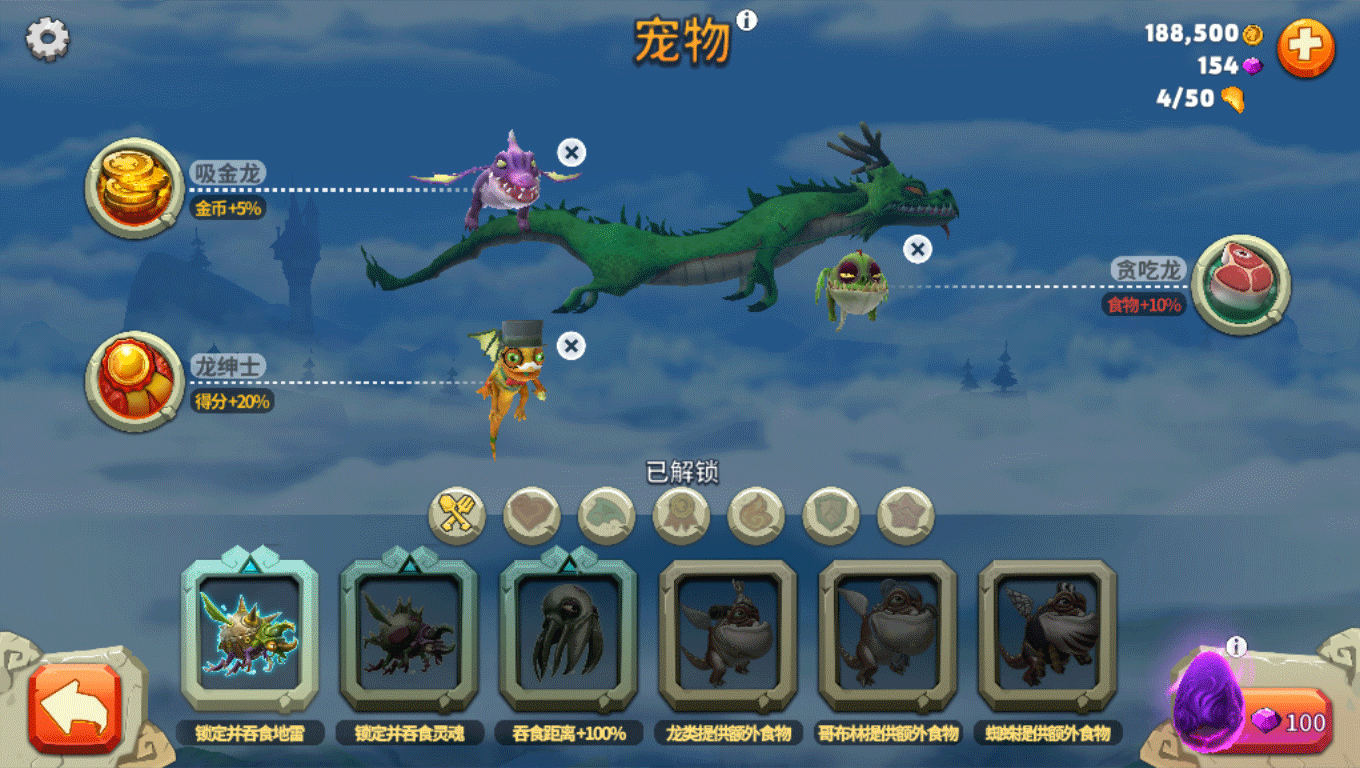Filter pets by star category

(906, 516)
